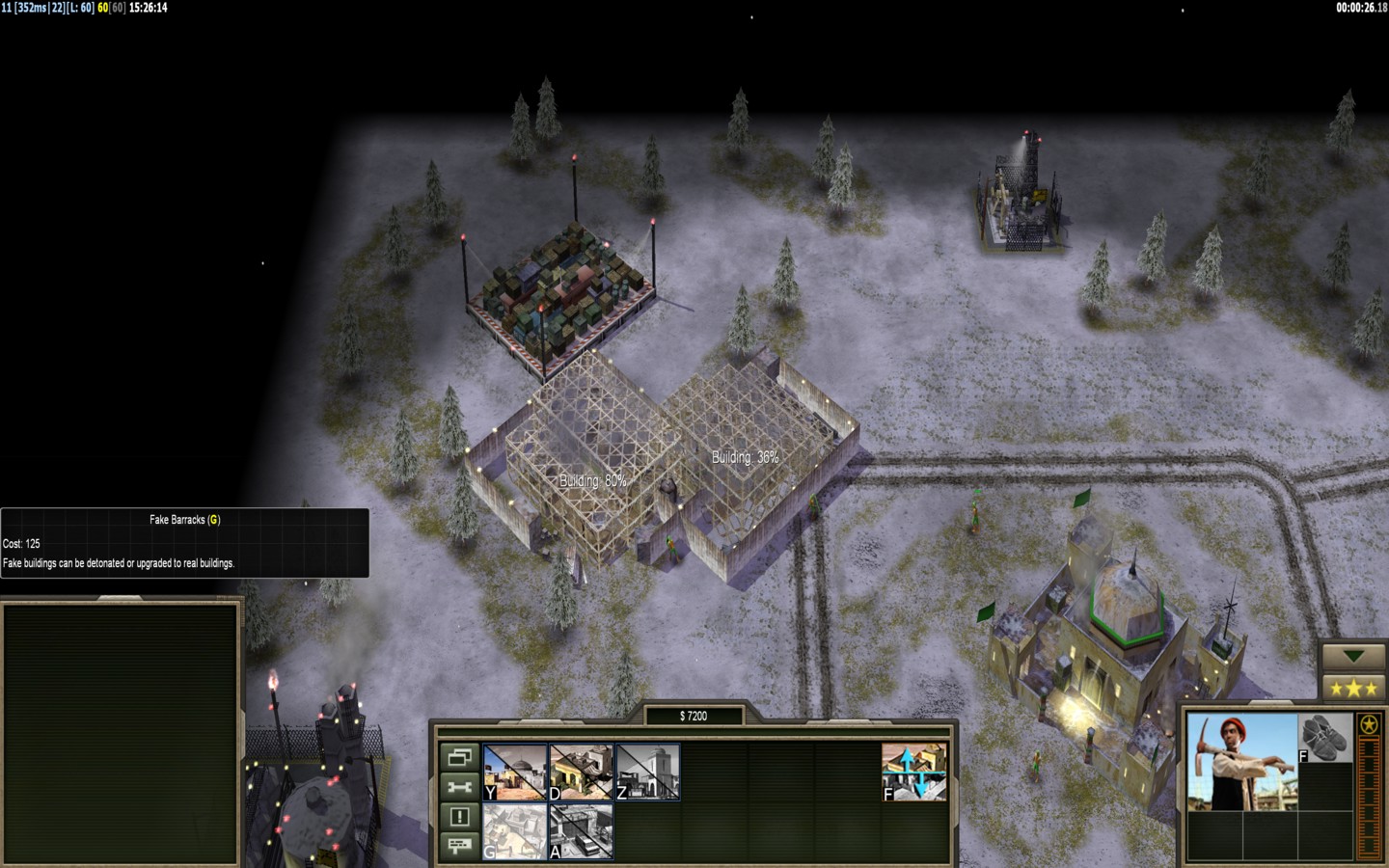The image size is (1389, 868).
Task: Pick the fake supply stash icon (D)
Action: tap(581, 772)
